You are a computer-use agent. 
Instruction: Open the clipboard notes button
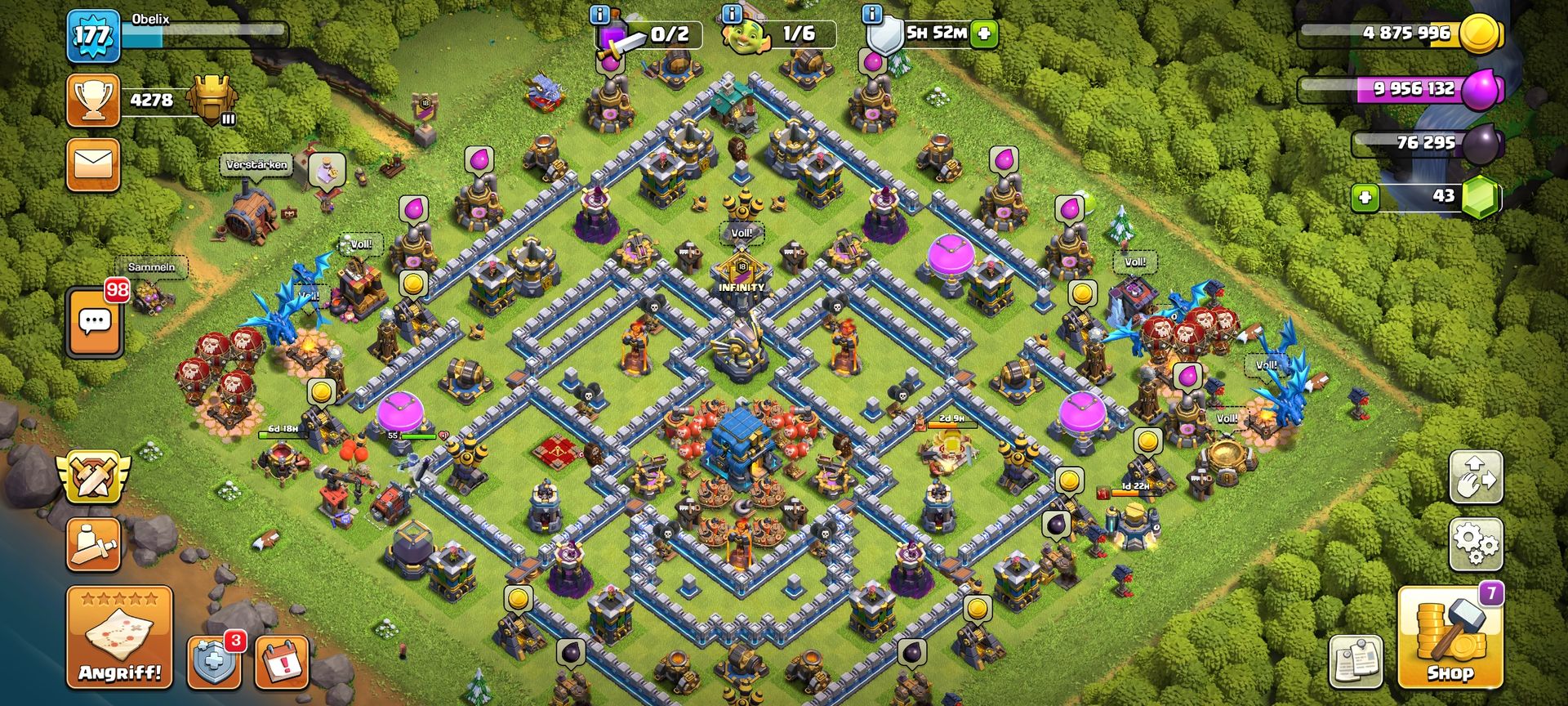[1356, 661]
